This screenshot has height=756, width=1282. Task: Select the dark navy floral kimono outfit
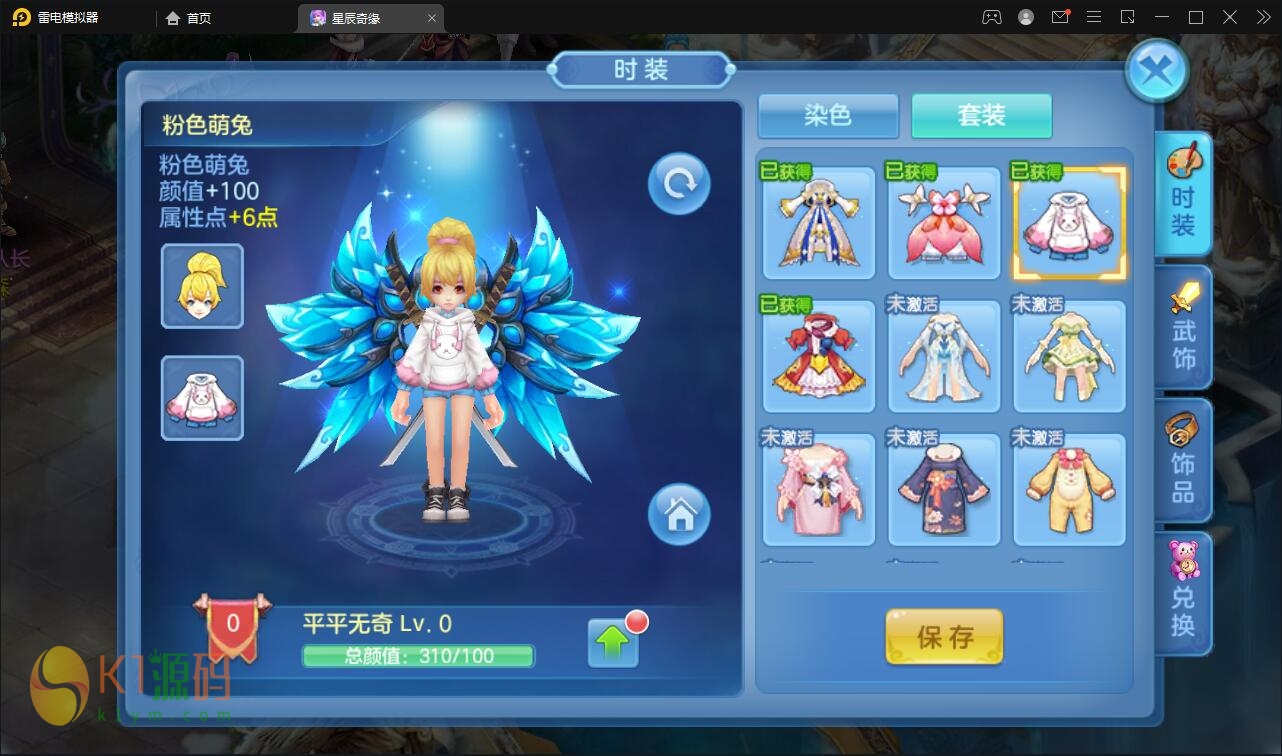coord(944,490)
